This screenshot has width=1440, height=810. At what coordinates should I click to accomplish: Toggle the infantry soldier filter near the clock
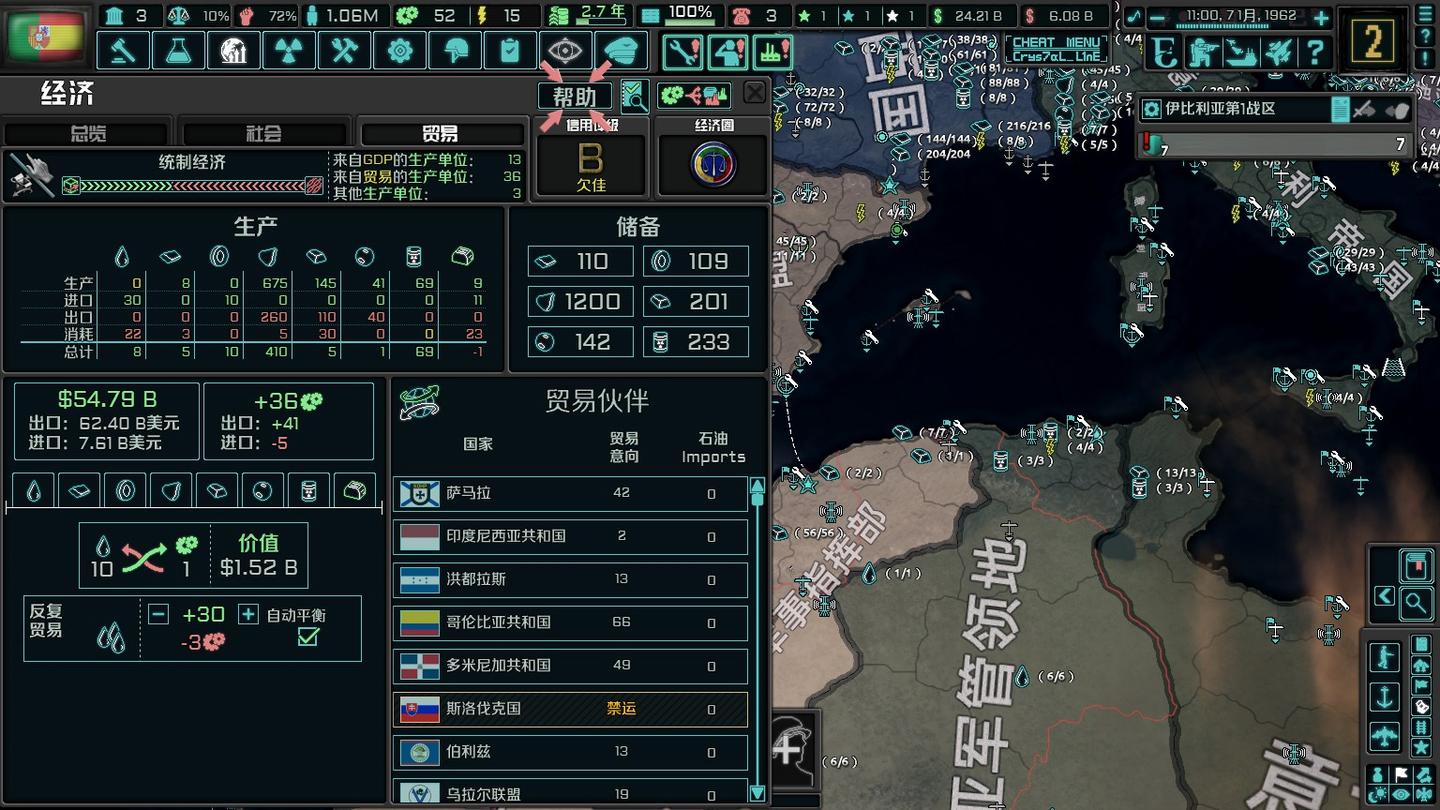1202,52
